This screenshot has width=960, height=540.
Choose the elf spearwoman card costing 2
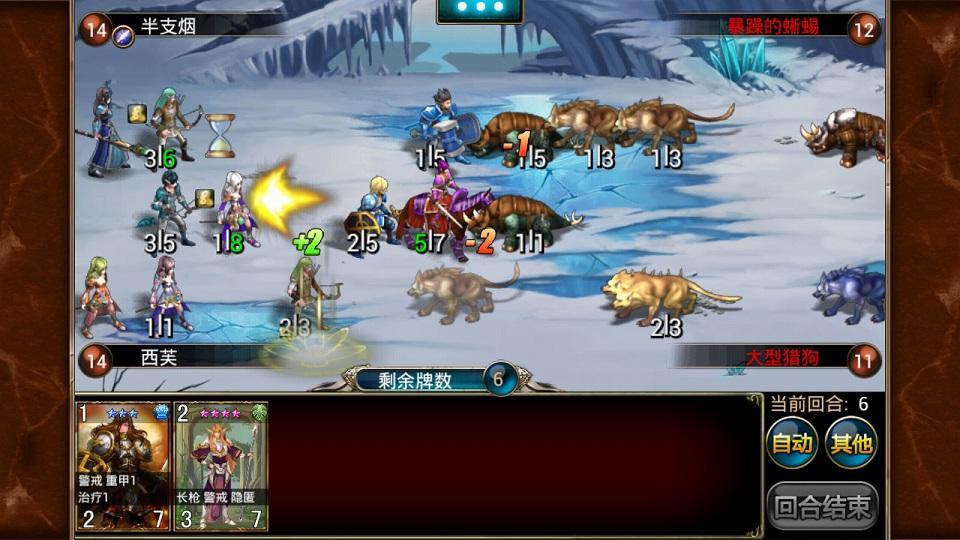221,466
